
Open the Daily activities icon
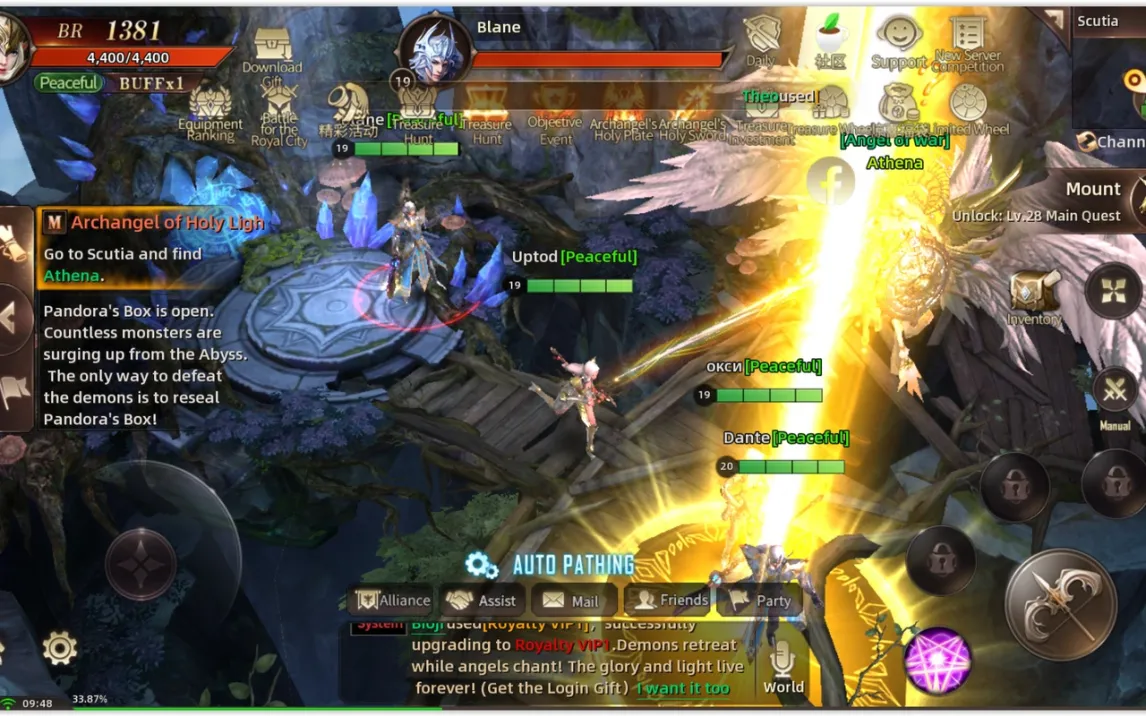pyautogui.click(x=761, y=39)
